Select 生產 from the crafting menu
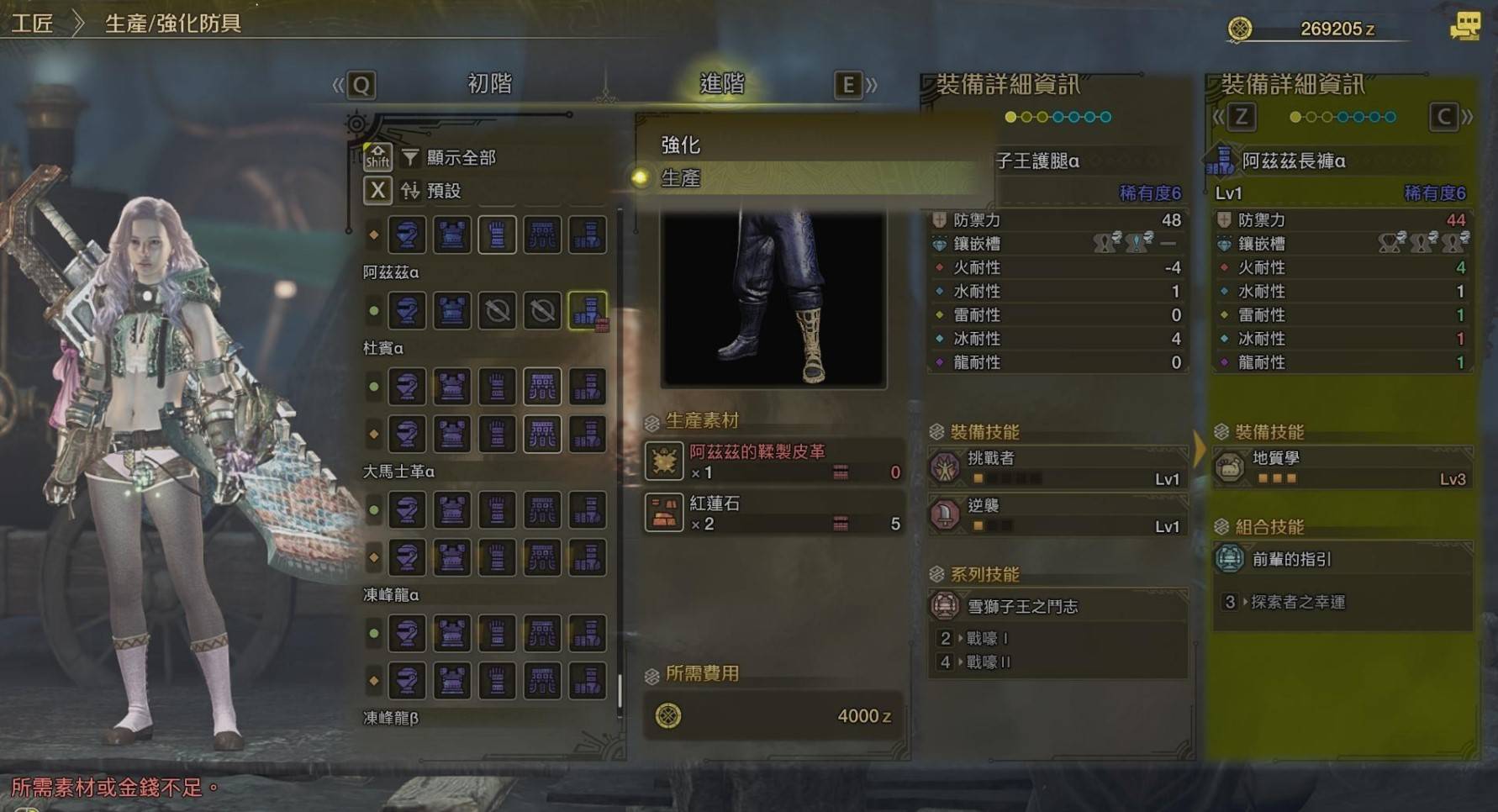 click(683, 179)
